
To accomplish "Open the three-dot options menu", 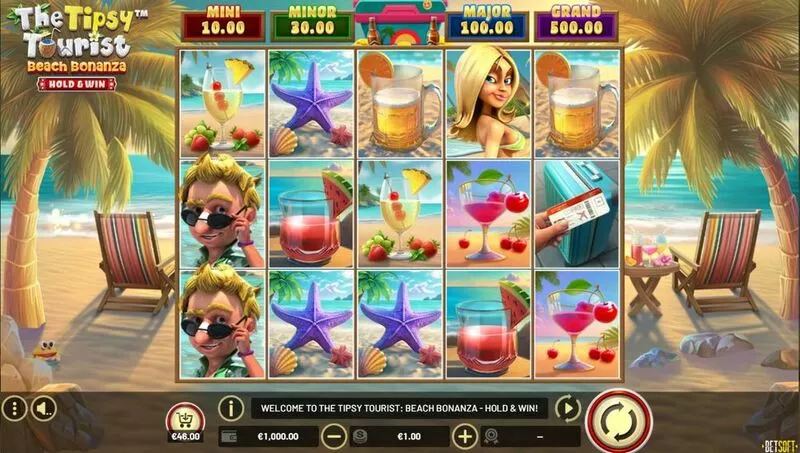I will pos(13,408).
